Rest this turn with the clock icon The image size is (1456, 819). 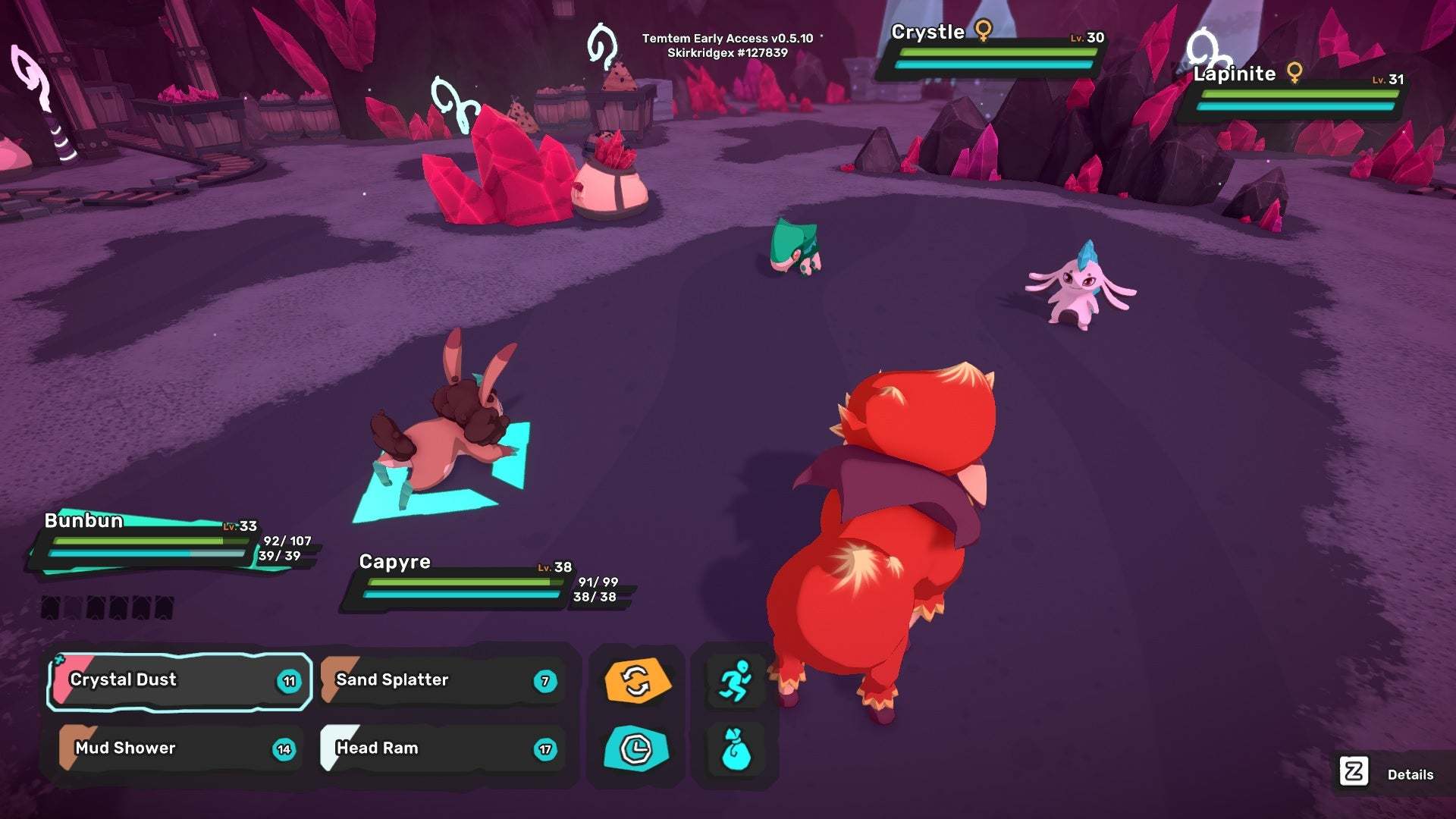pyautogui.click(x=637, y=748)
